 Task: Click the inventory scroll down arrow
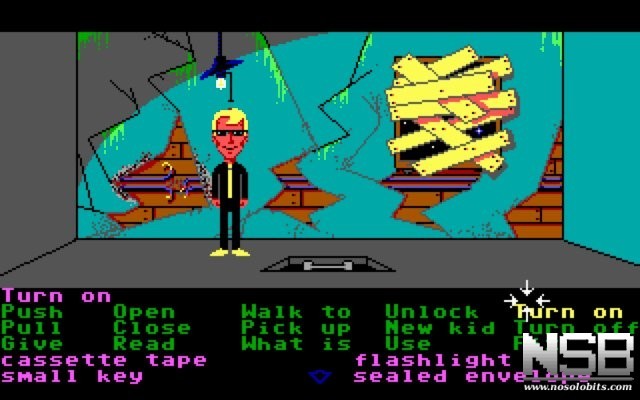320,377
